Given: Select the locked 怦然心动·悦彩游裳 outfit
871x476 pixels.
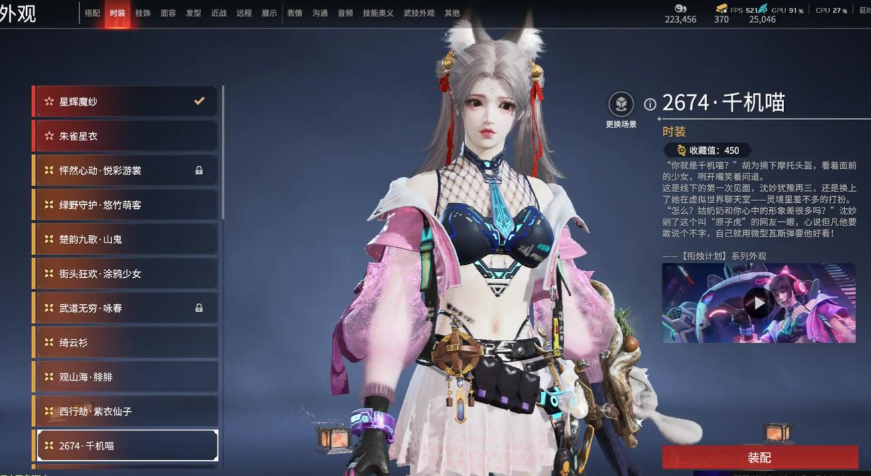Looking at the screenshot, I should [125, 170].
